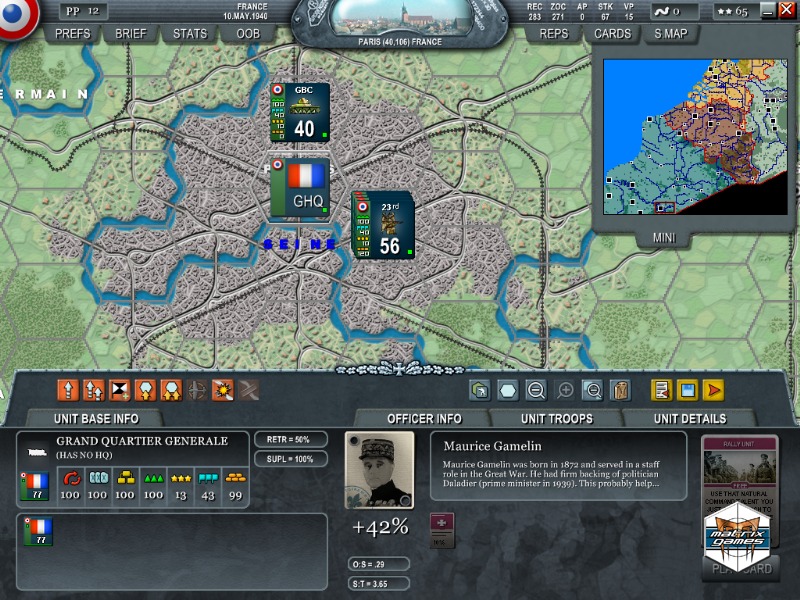Click the blue floppy disk save button

[687, 390]
